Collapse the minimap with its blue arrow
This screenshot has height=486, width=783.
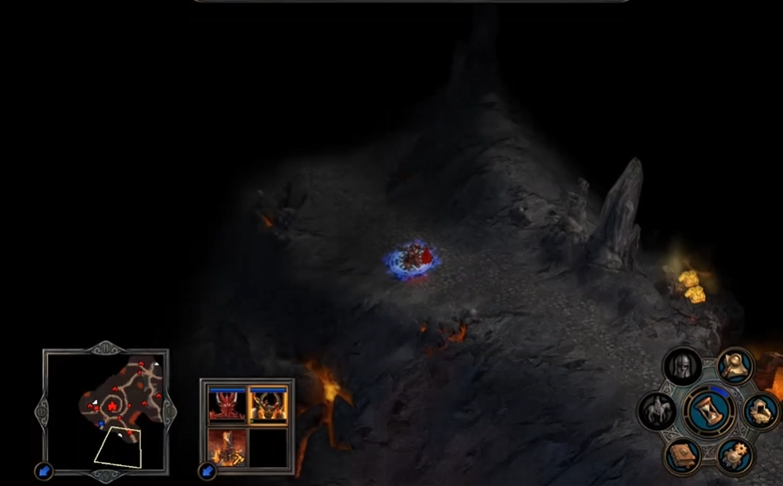[44, 470]
